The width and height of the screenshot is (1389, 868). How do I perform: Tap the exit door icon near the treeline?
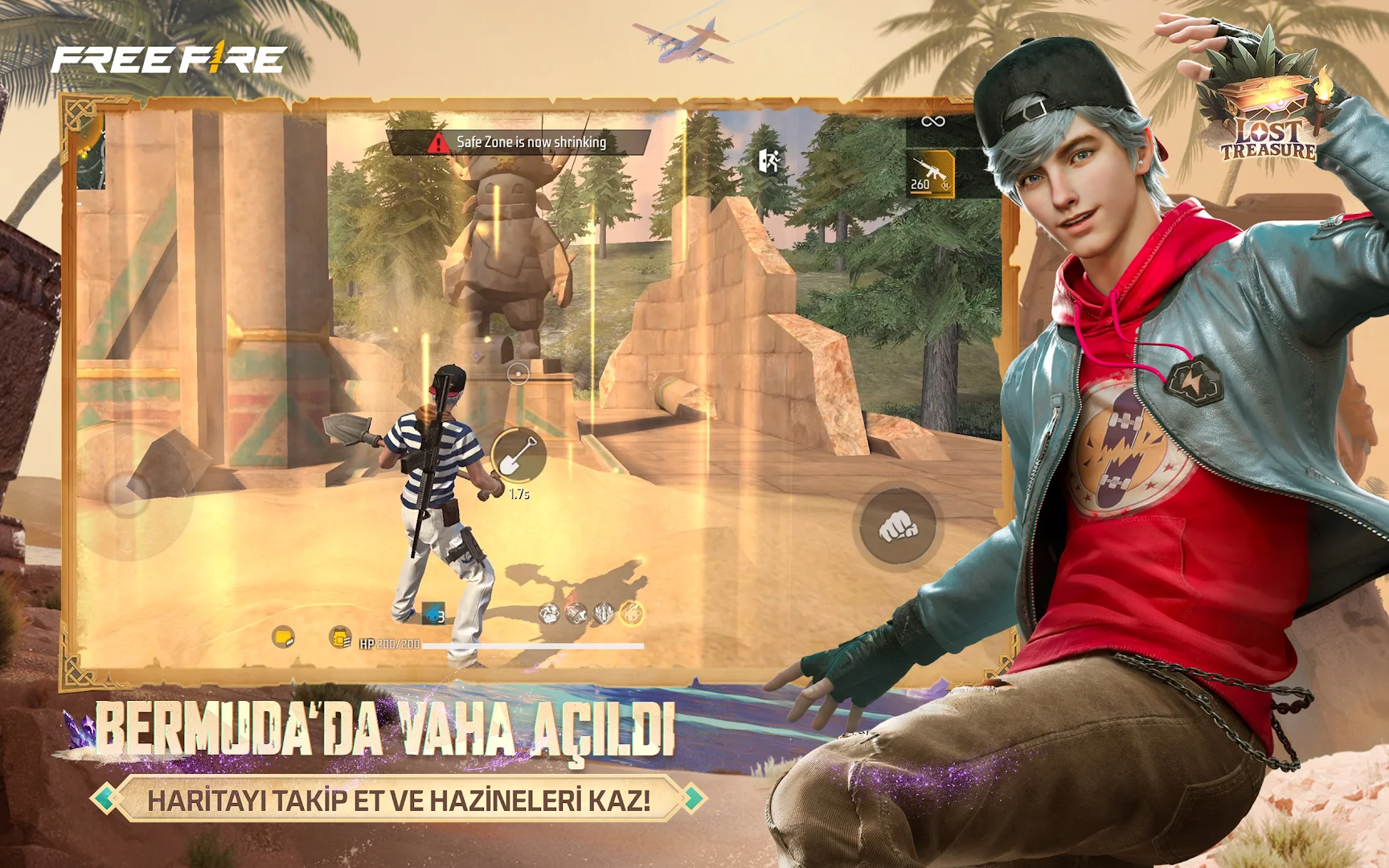pyautogui.click(x=769, y=161)
